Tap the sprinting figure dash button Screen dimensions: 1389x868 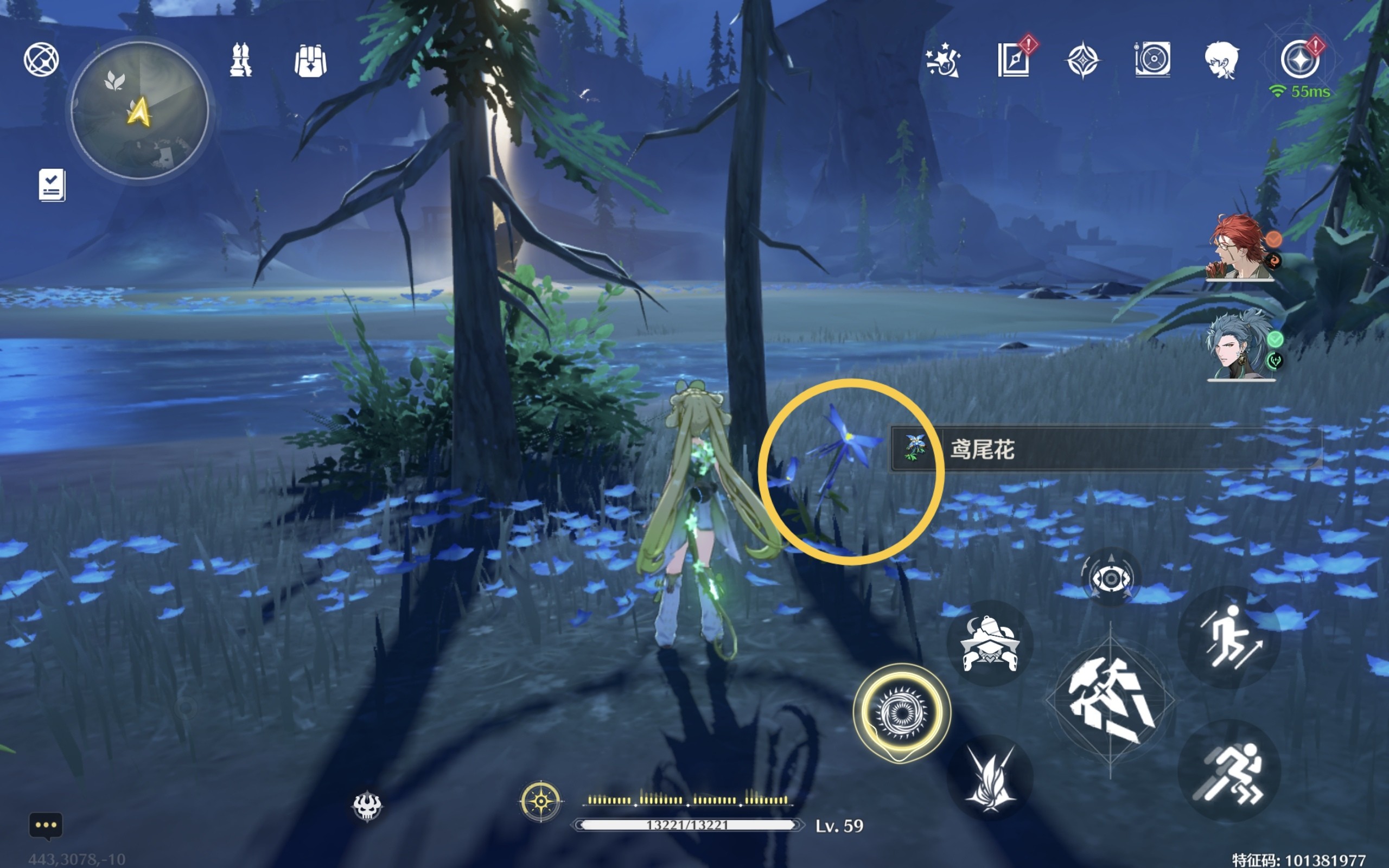(1229, 770)
